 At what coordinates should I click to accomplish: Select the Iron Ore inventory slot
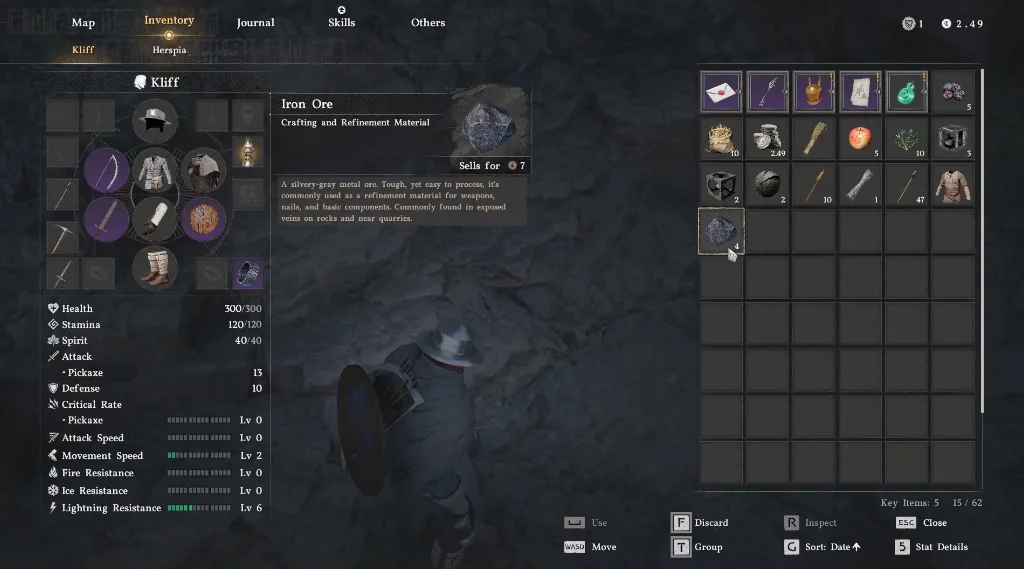tap(720, 232)
